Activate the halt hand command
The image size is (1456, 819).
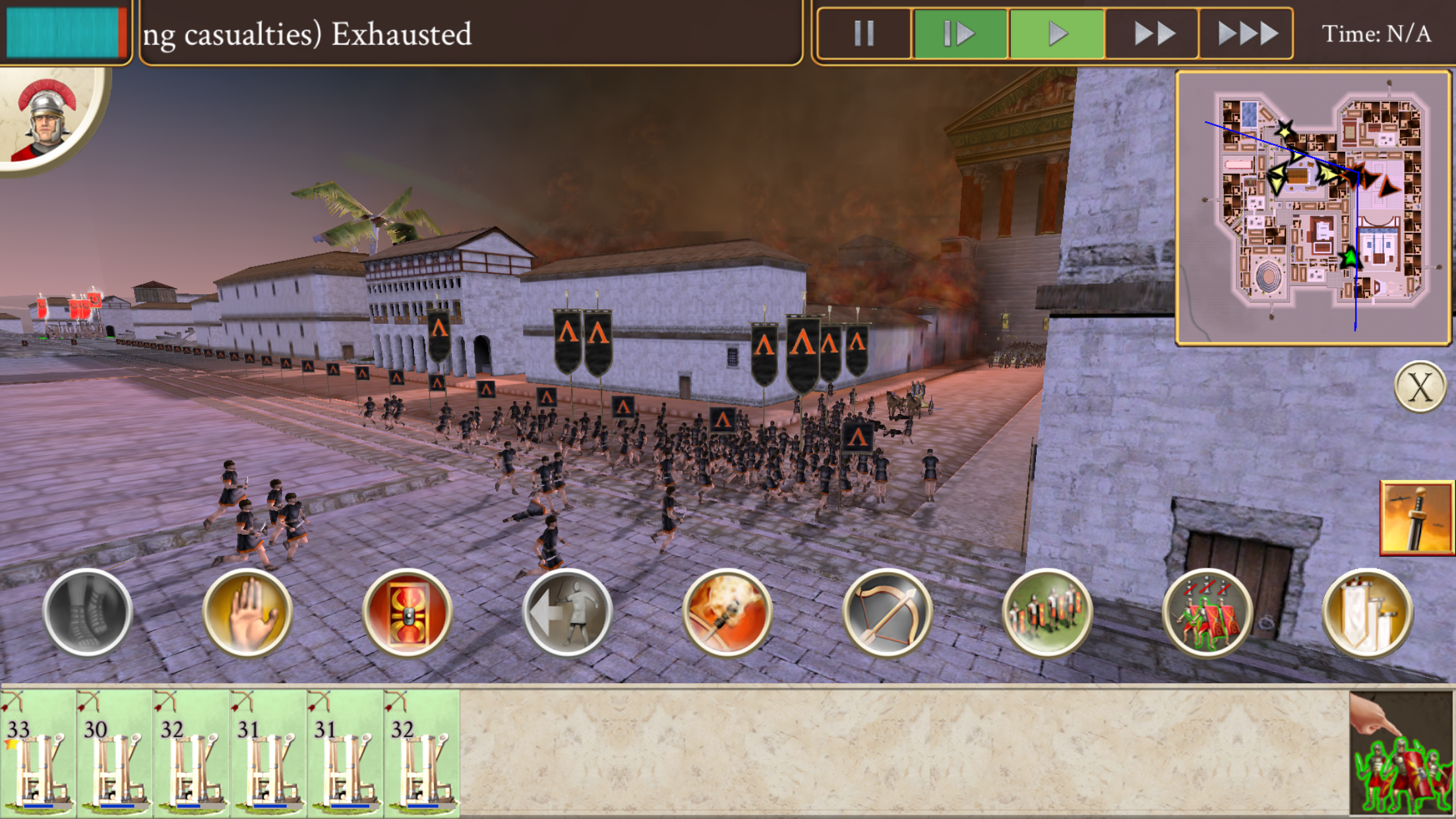[x=247, y=612]
